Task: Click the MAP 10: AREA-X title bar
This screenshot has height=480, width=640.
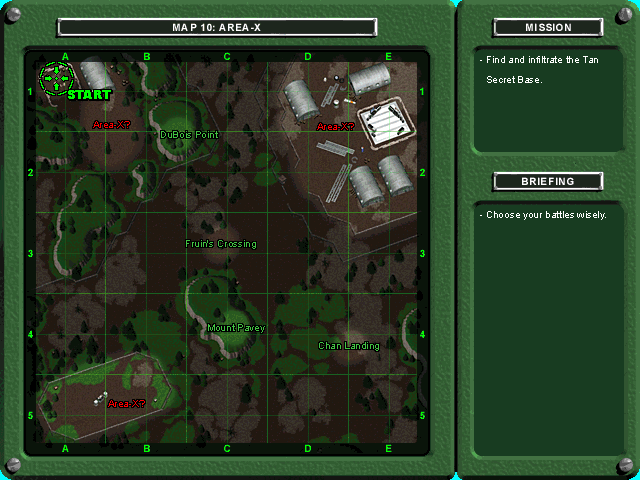Action: click(217, 28)
